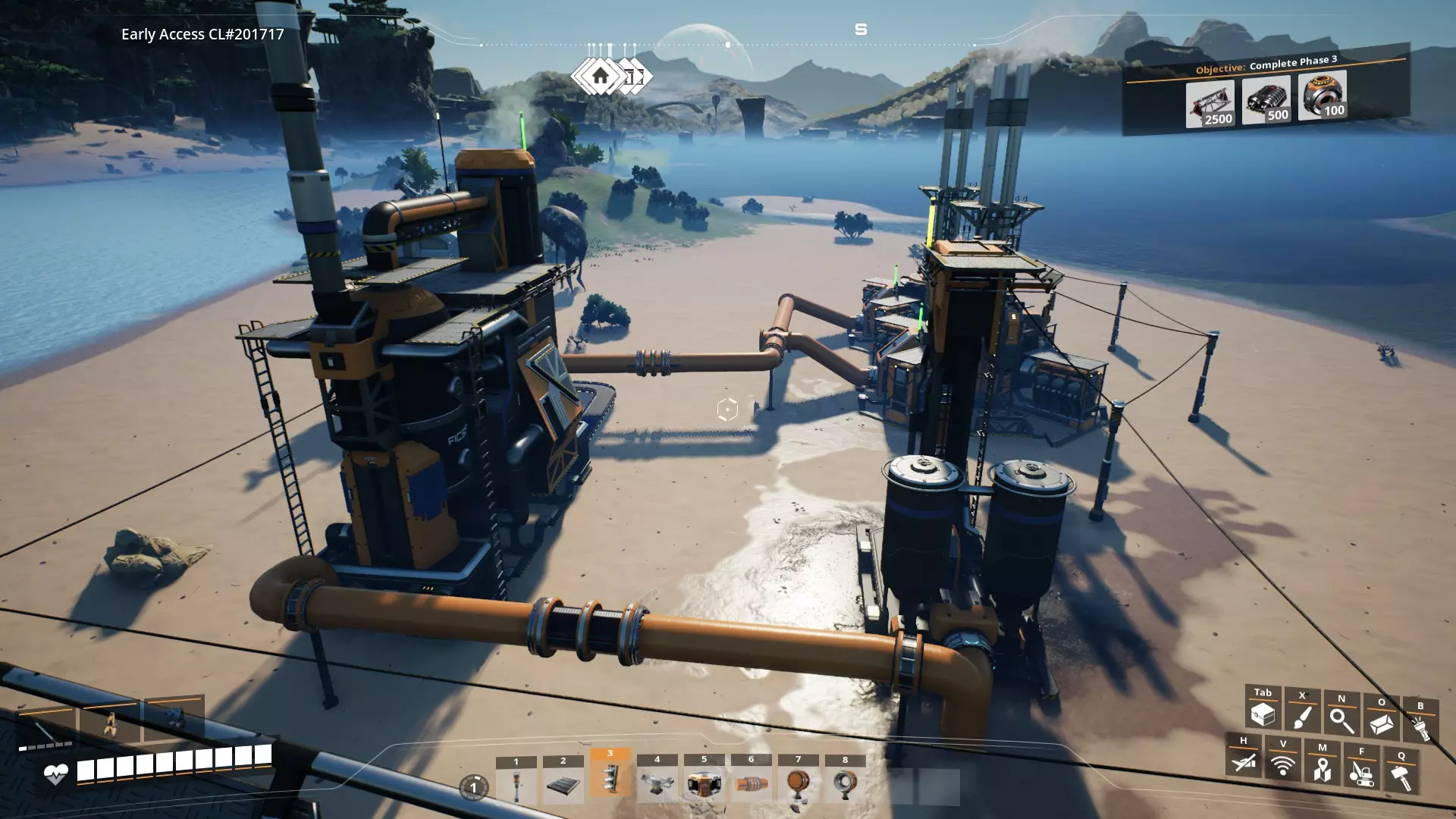Image resolution: width=1456 pixels, height=819 pixels.
Task: Open the codex icon labeled O
Action: click(1381, 723)
